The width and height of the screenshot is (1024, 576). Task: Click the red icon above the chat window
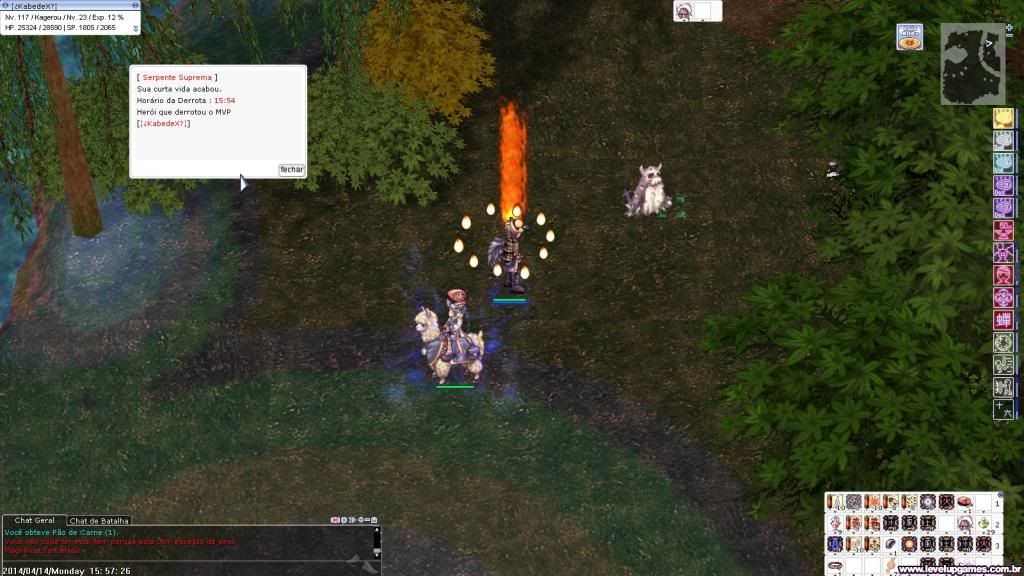coord(335,520)
